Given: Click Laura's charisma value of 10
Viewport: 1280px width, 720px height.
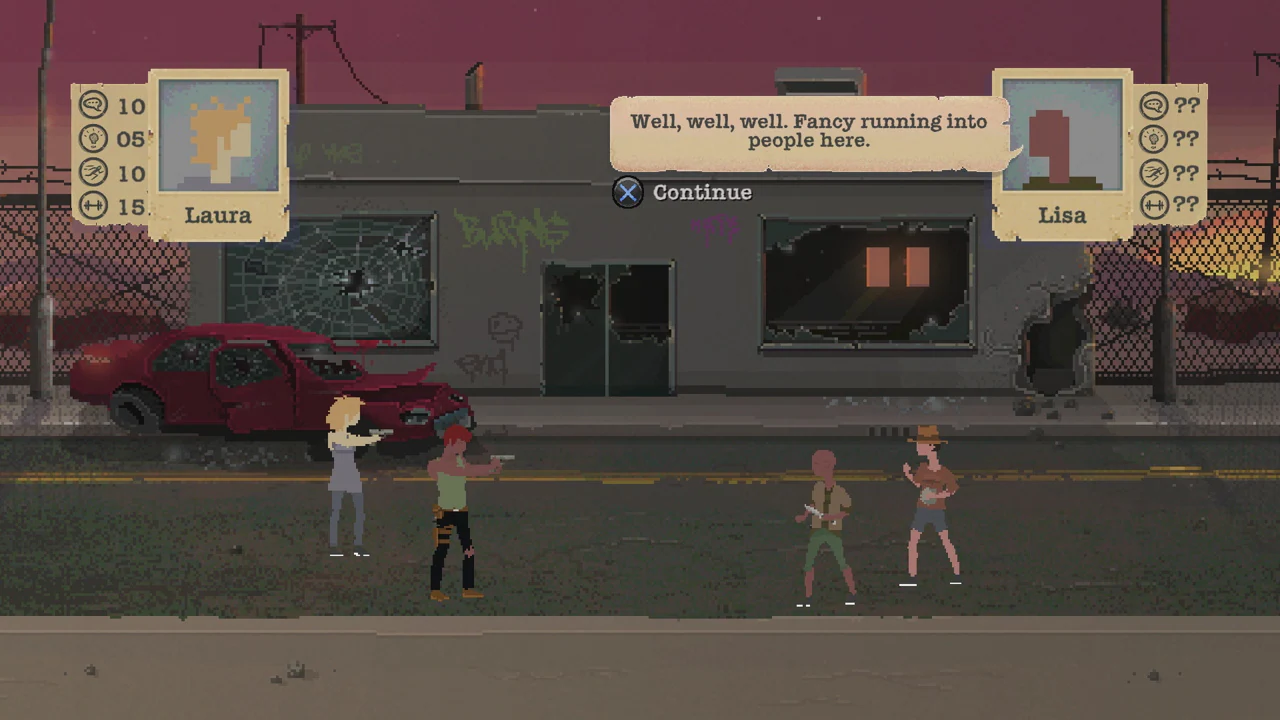Looking at the screenshot, I should tap(130, 107).
